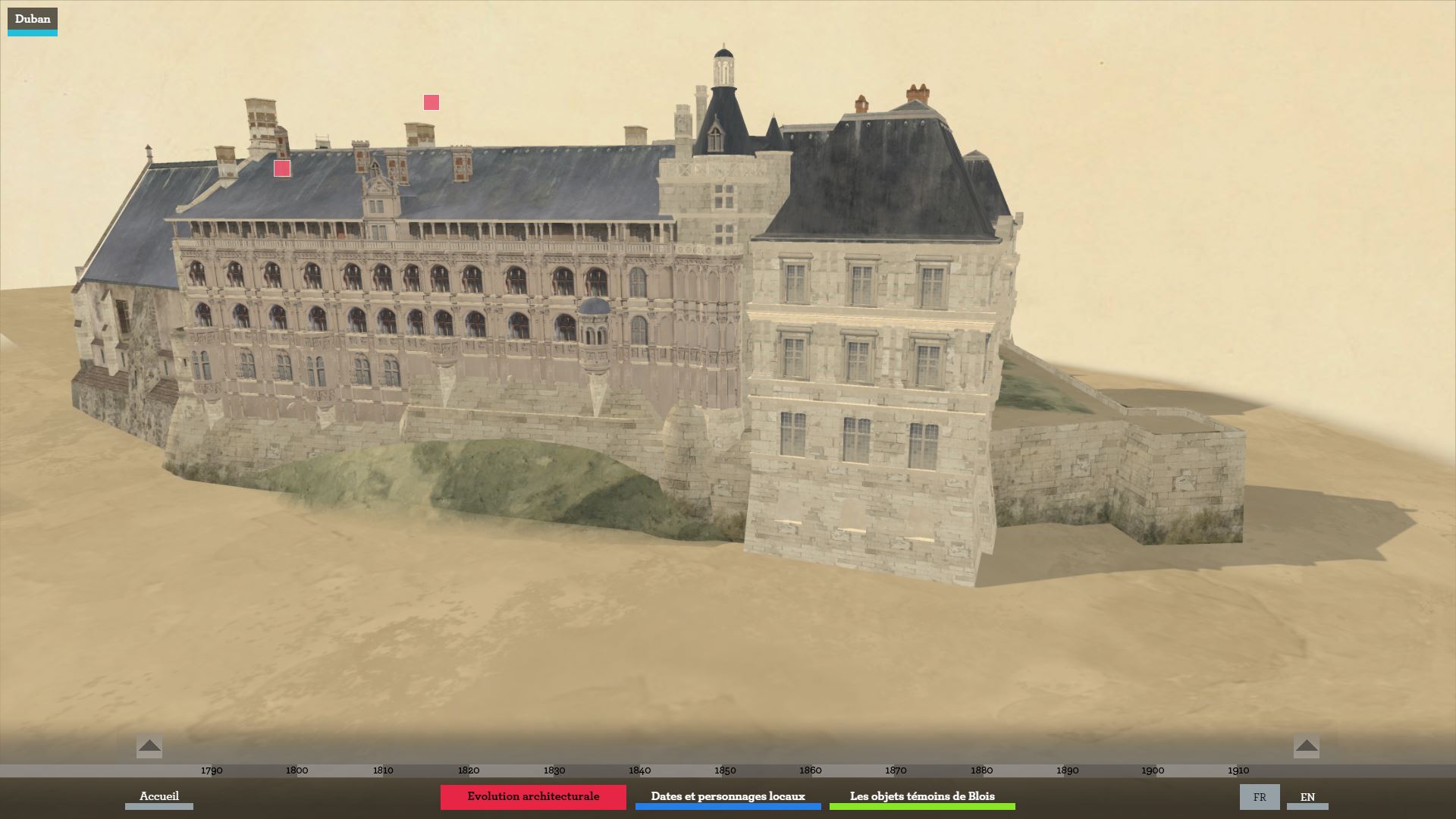Viewport: 1456px width, 819px height.
Task: Choose 1850 on the timeline
Action: [x=725, y=770]
